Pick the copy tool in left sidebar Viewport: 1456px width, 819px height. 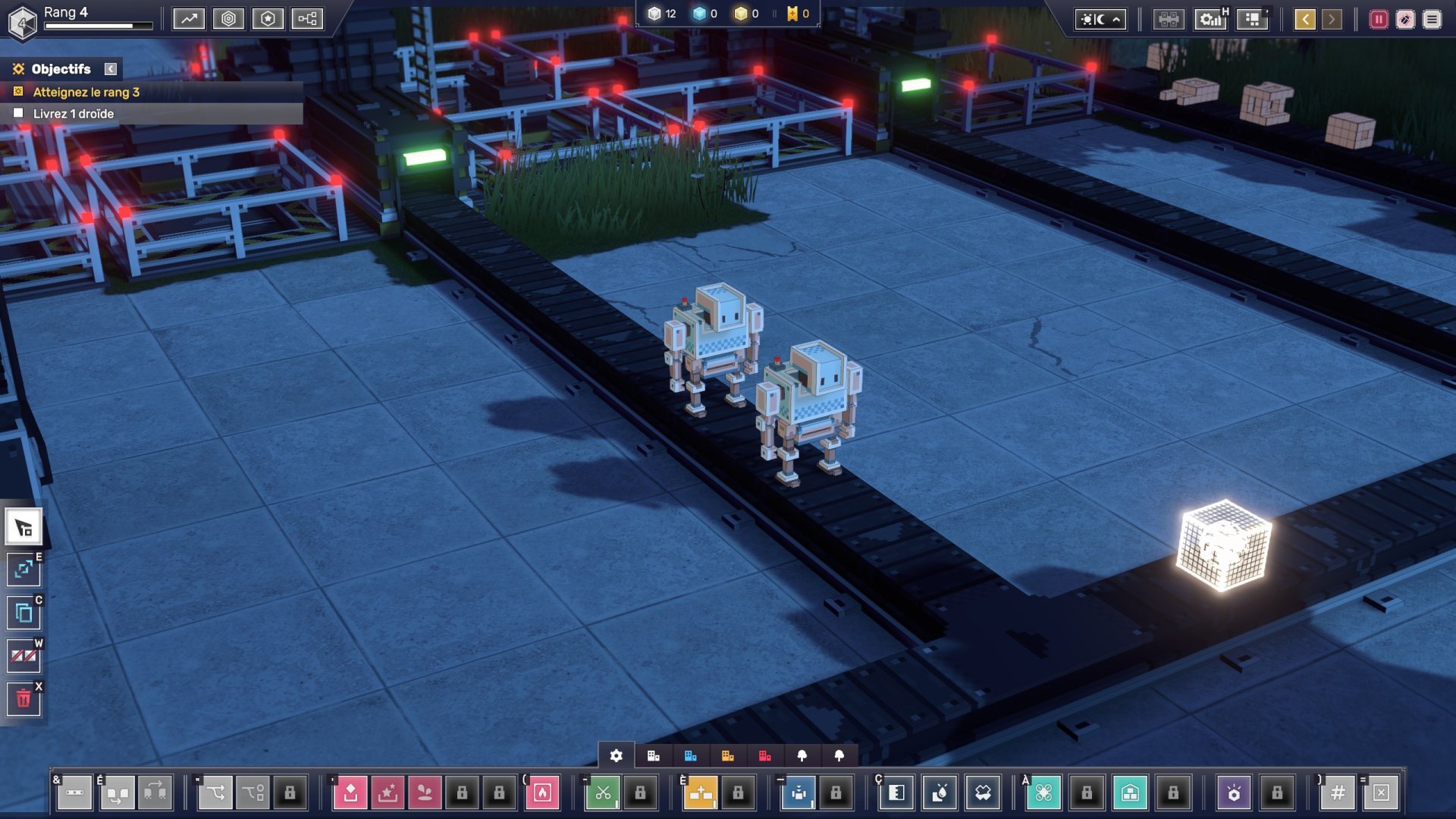24,613
